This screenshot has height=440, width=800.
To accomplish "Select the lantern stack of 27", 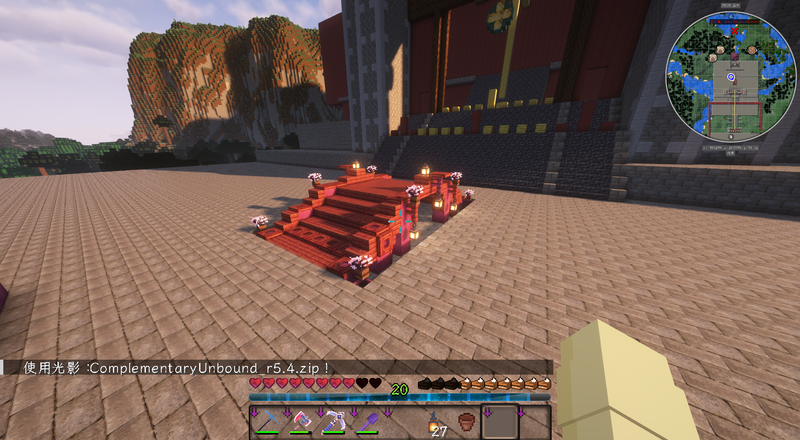I will point(434,422).
